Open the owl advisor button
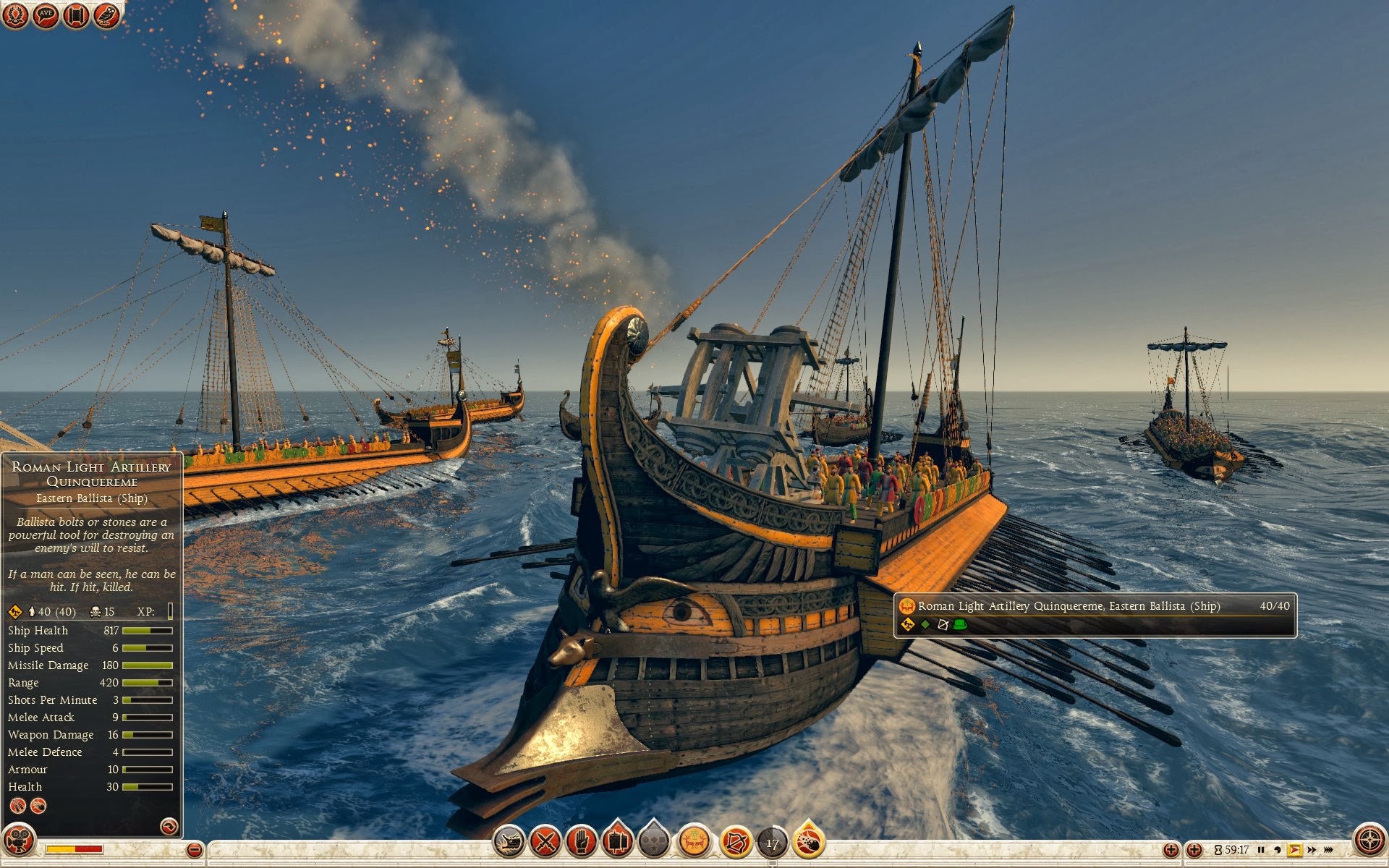The height and width of the screenshot is (868, 1389). (x=106, y=14)
